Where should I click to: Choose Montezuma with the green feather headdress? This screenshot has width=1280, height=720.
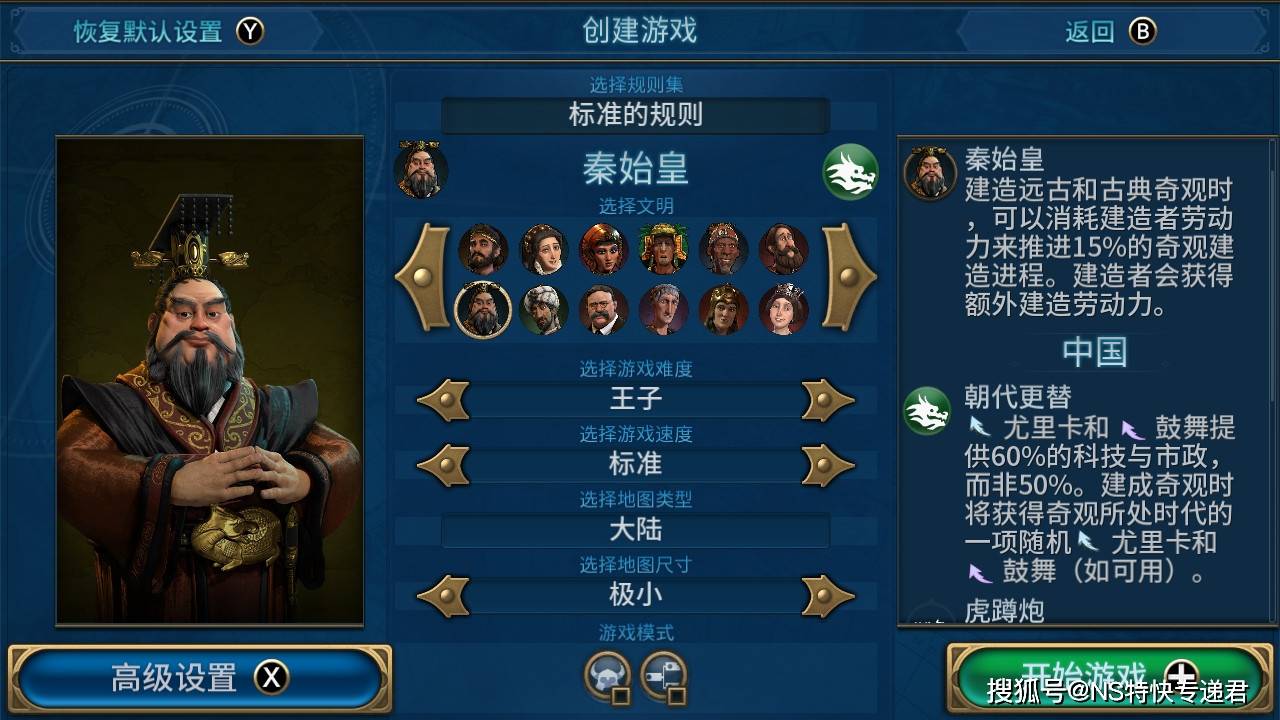click(x=663, y=249)
